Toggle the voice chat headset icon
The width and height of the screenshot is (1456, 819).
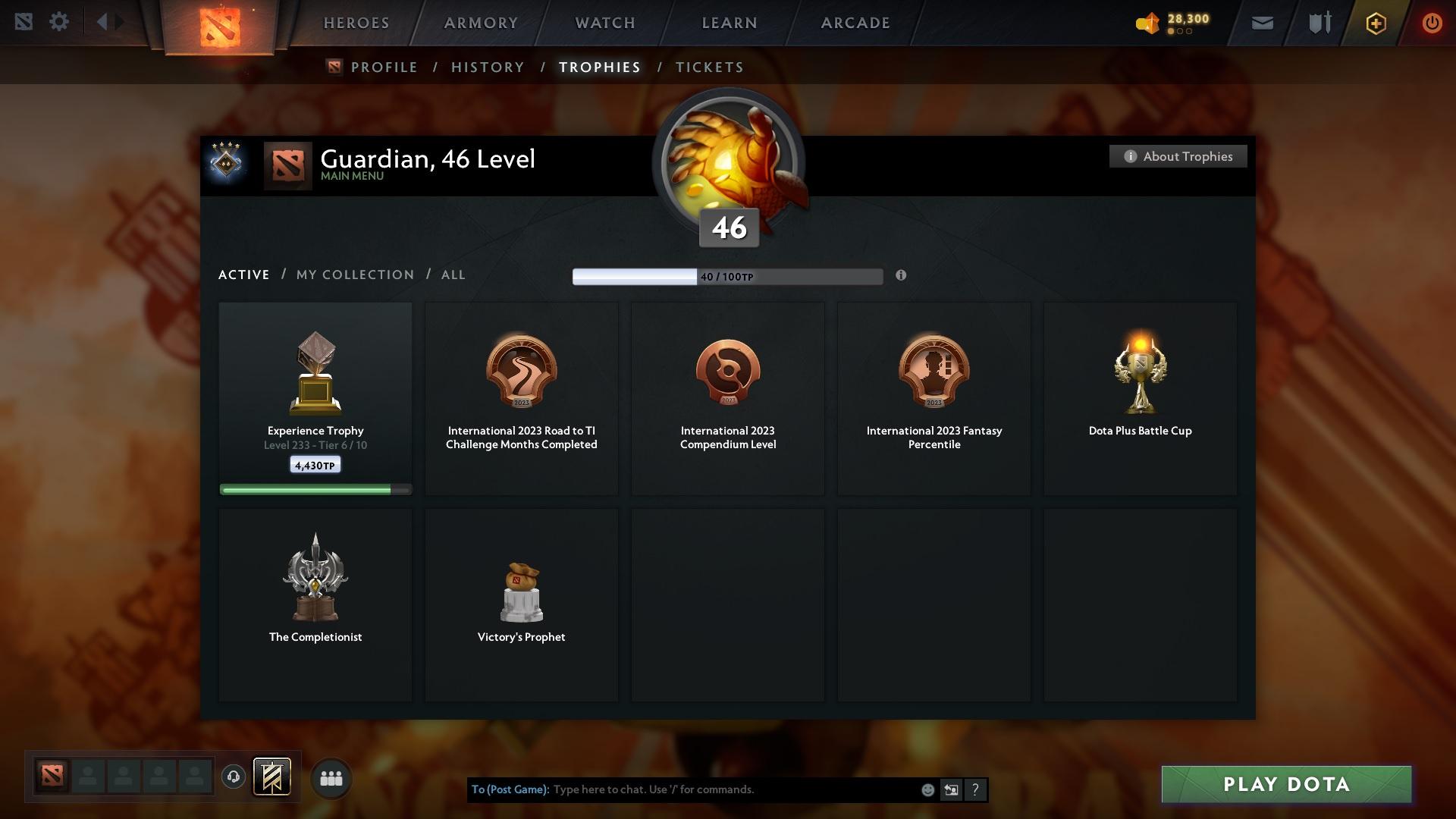[233, 777]
